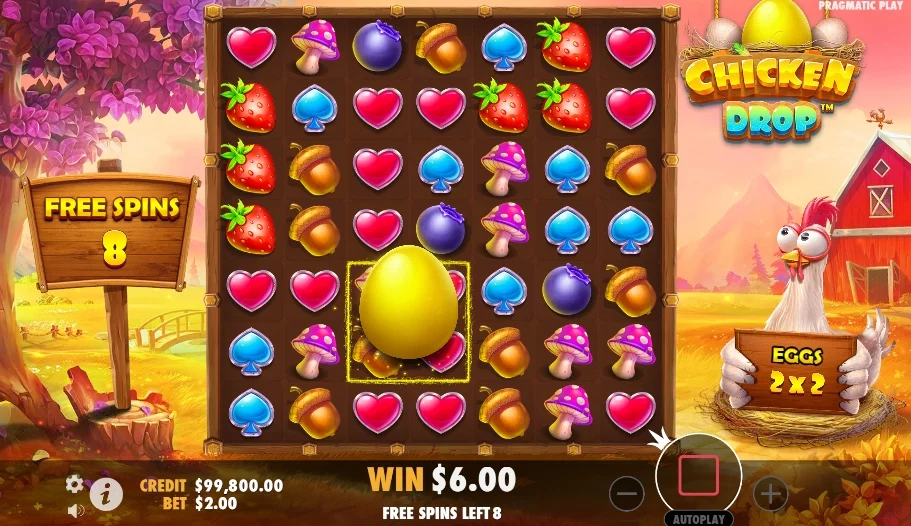The height and width of the screenshot is (526, 911).
Task: Increase the bet with the plus button
Action: 769,492
